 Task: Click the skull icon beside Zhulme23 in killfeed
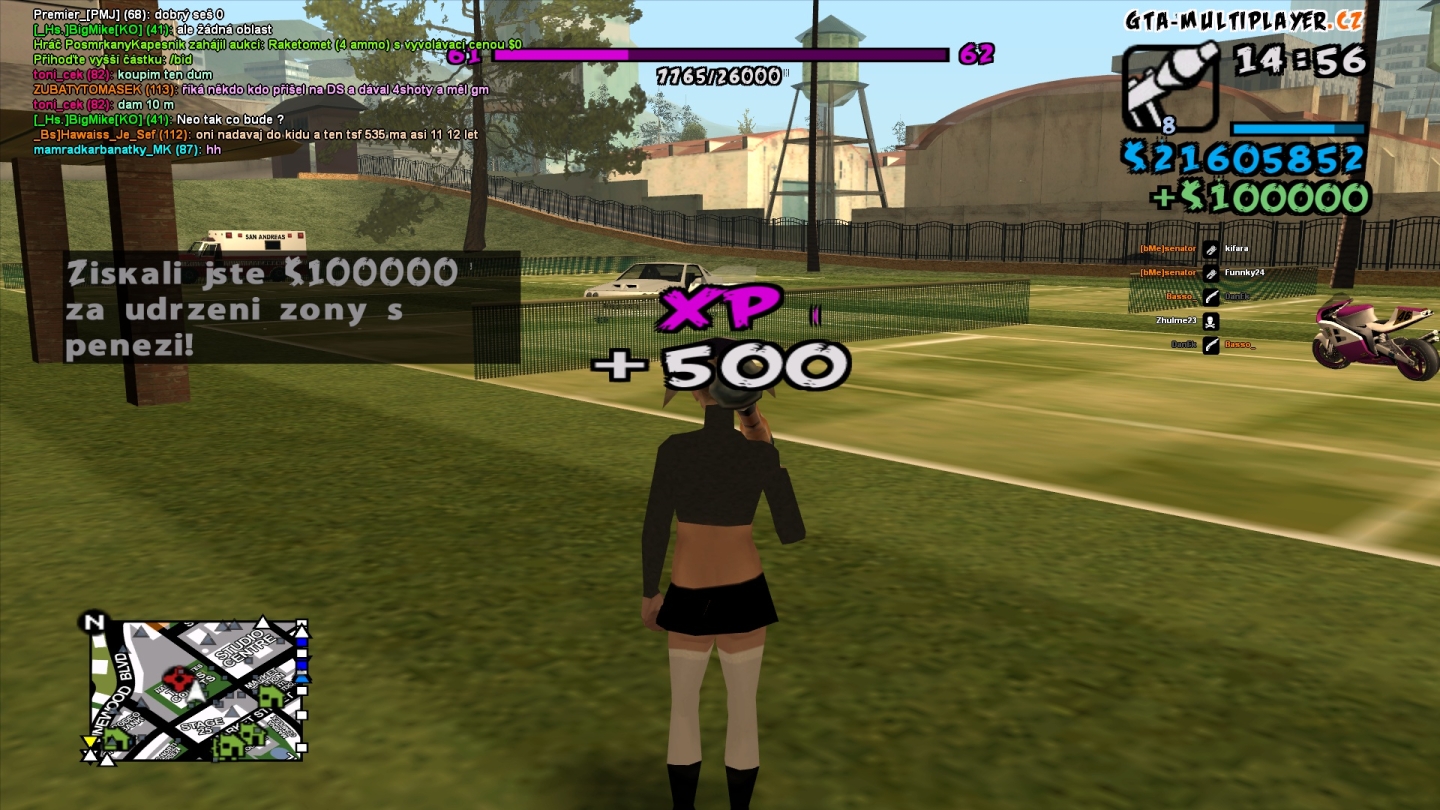pyautogui.click(x=1211, y=322)
